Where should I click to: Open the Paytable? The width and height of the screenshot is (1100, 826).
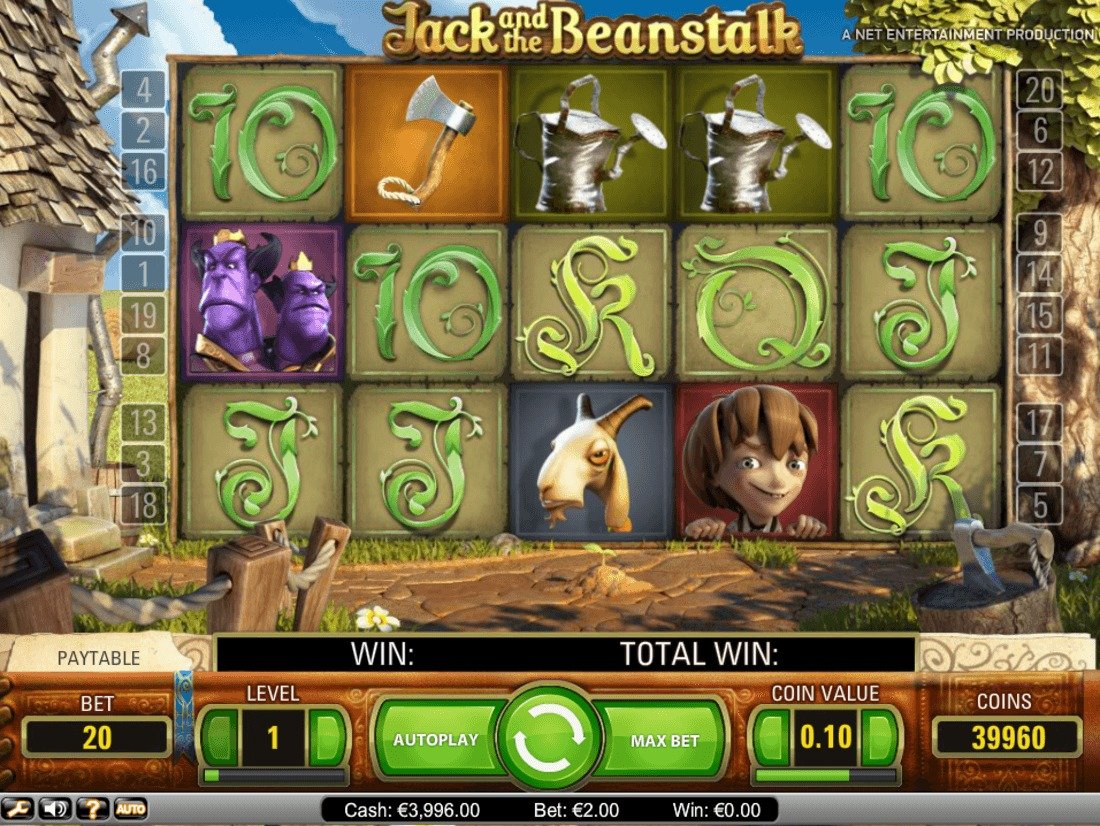coord(98,659)
